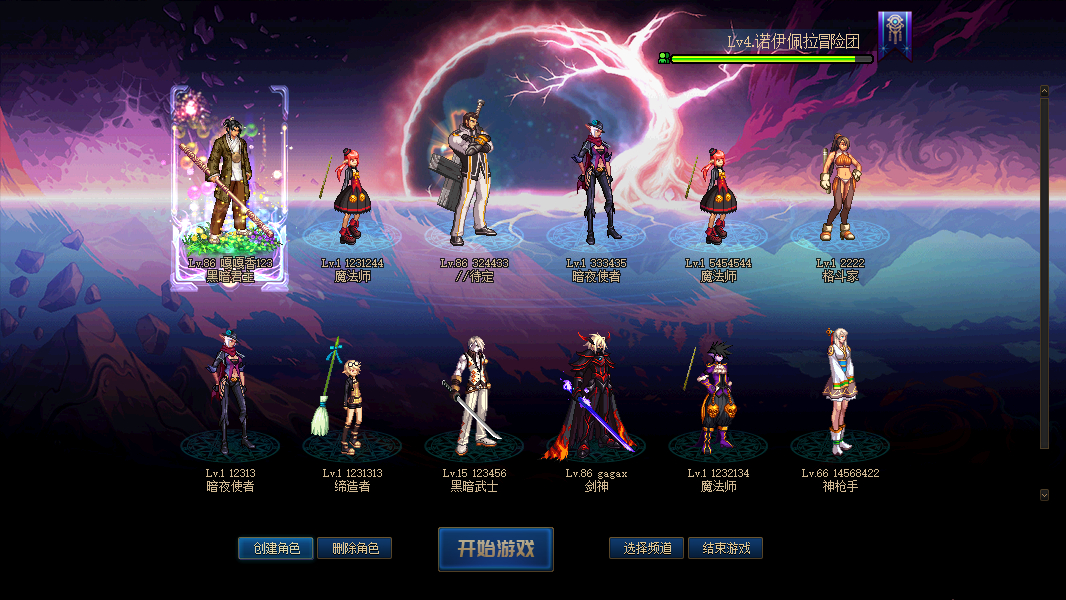
Task: Click the adventure team banner icon
Action: [894, 33]
